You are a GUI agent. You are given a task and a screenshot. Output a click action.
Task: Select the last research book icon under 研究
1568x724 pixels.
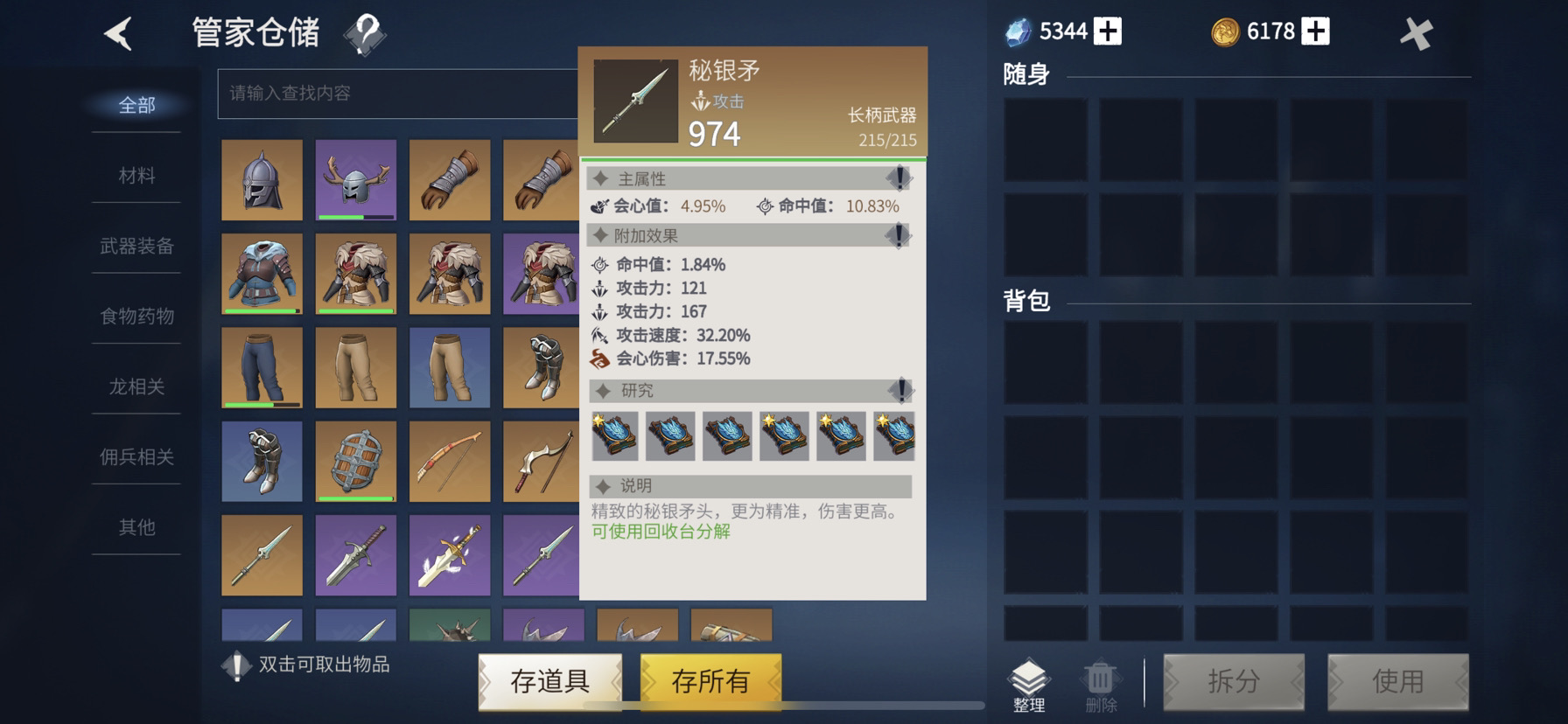894,437
